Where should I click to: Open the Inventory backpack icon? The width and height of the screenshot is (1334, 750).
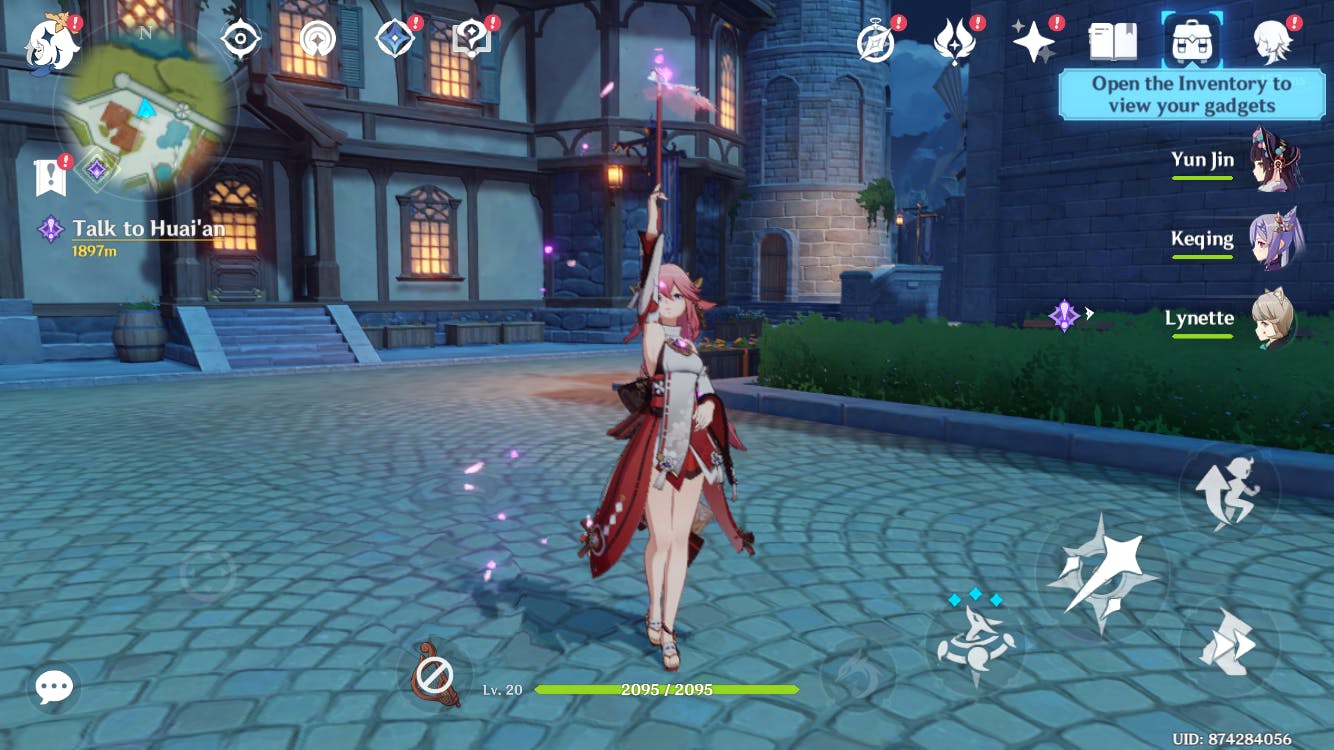pyautogui.click(x=1194, y=42)
